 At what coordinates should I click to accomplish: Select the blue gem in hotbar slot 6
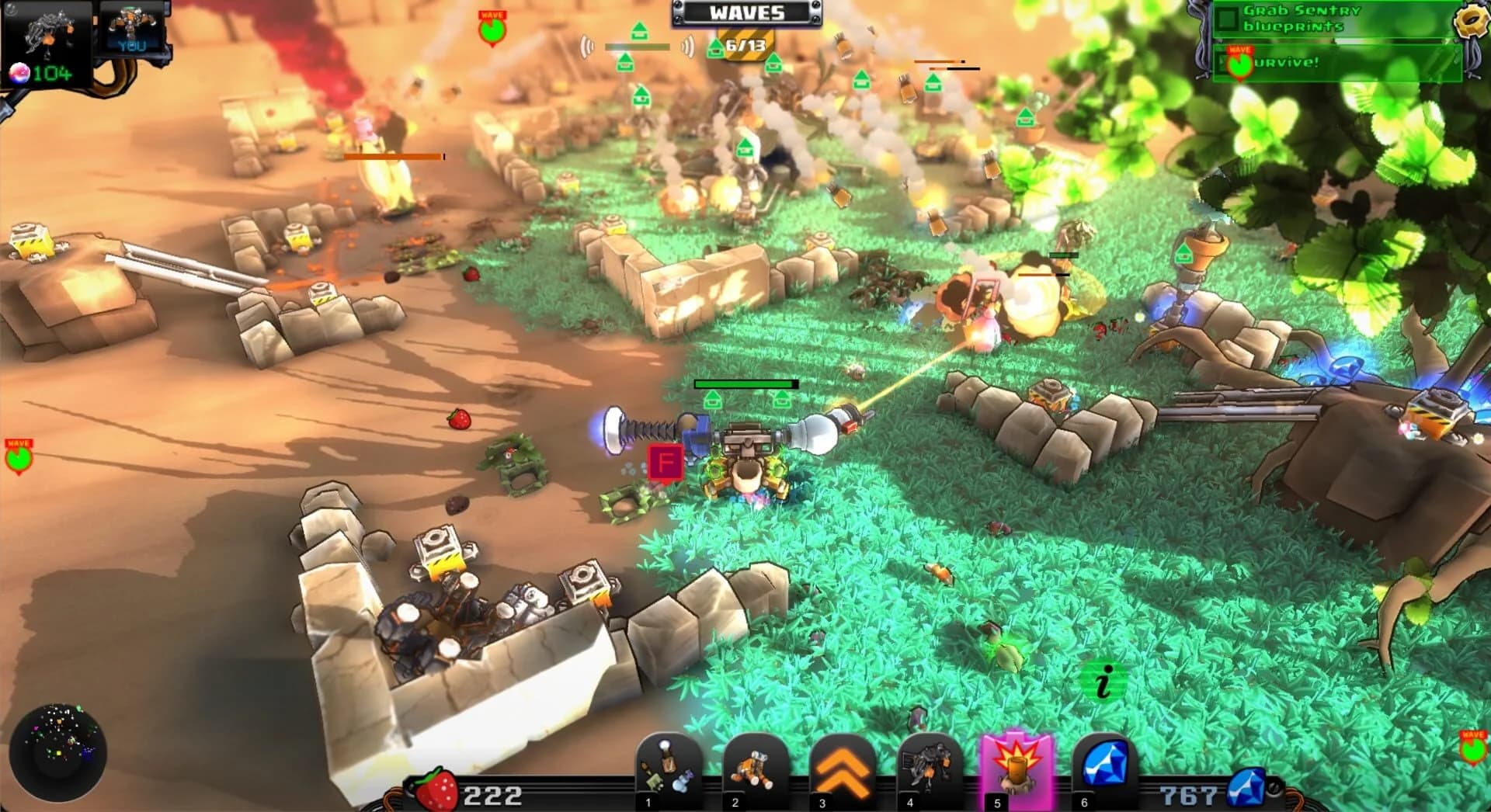pyautogui.click(x=1093, y=765)
